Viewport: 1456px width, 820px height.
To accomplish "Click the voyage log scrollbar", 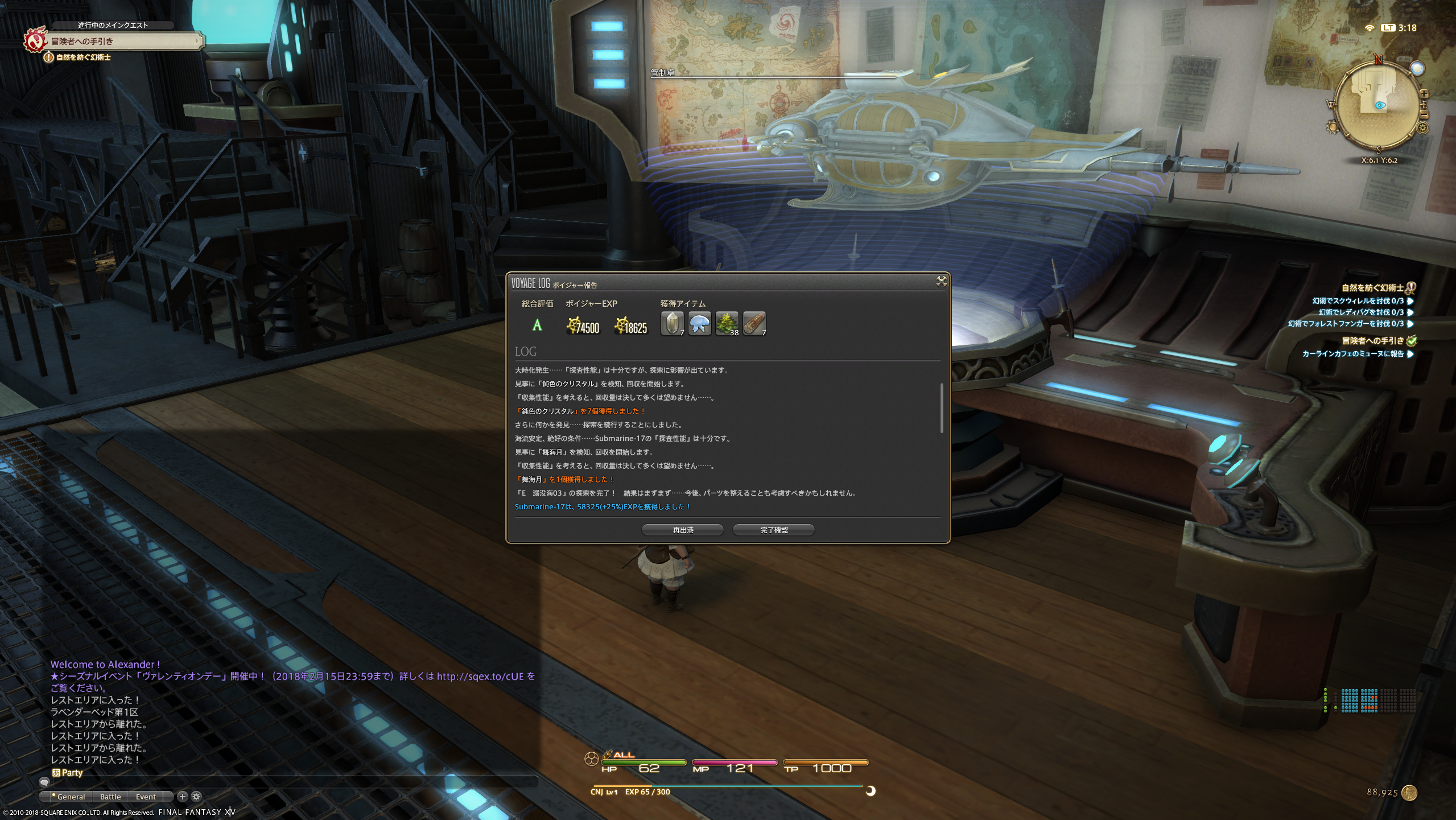I will pos(941,407).
